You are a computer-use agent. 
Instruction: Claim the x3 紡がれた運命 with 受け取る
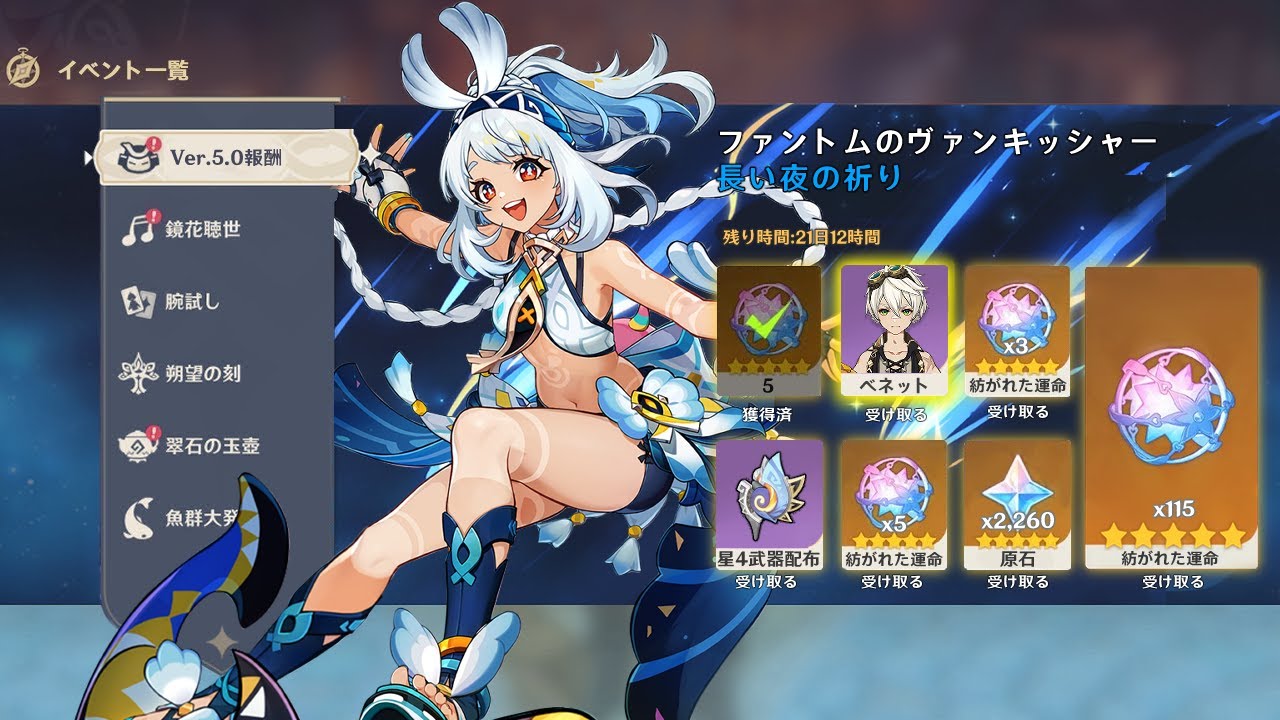[x=1017, y=414]
